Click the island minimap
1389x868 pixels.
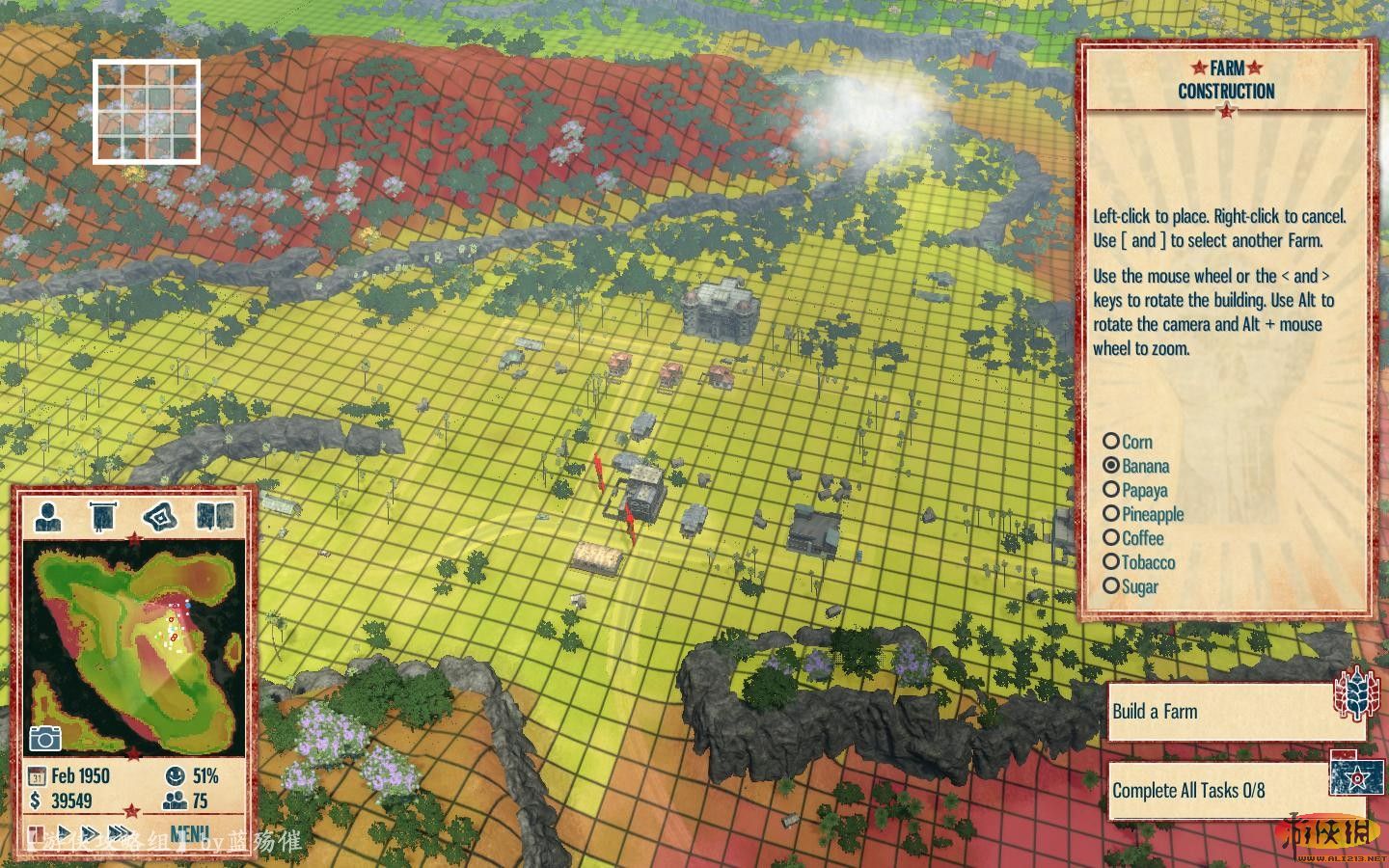135,646
